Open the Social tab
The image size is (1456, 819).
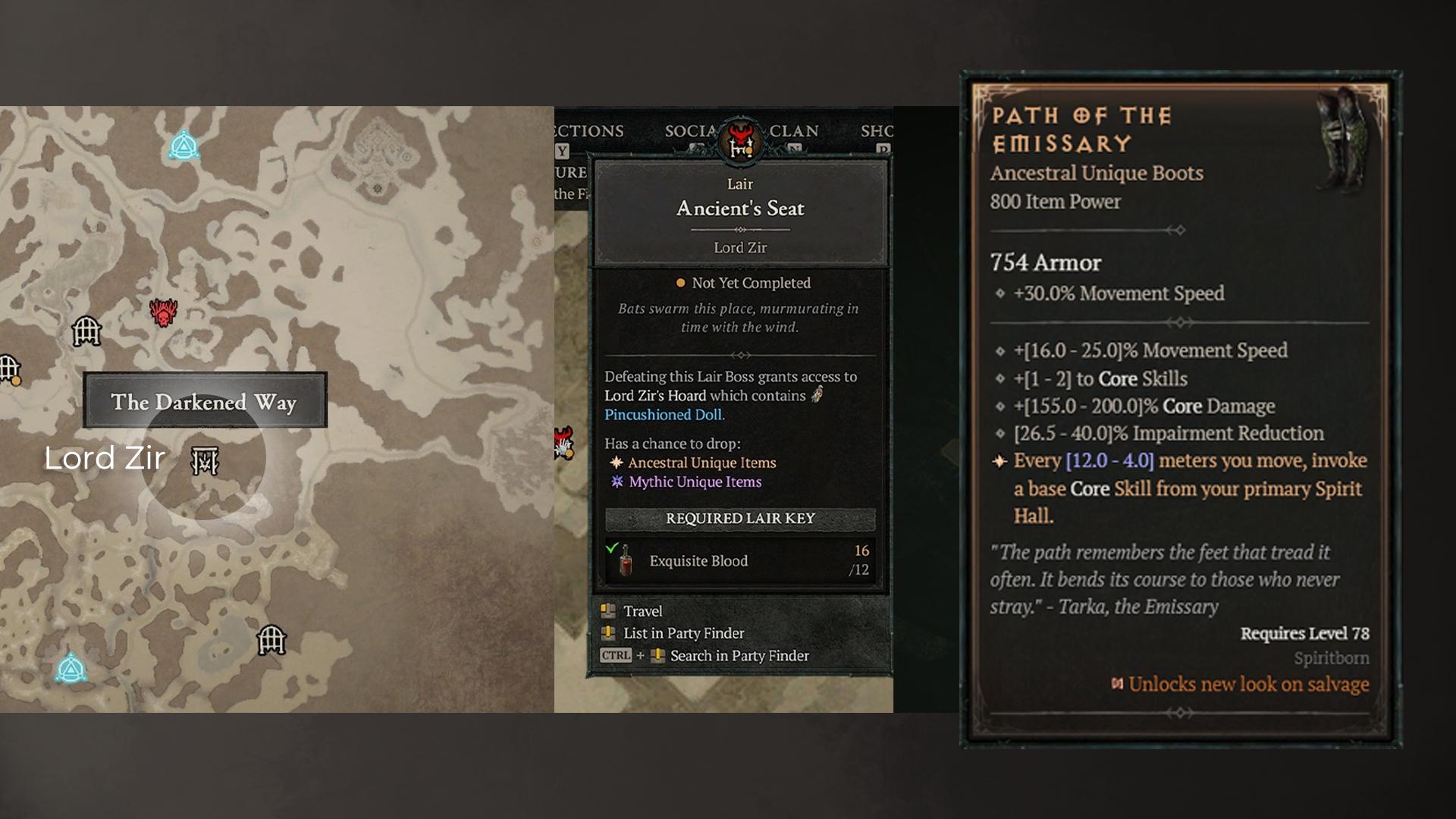(x=690, y=131)
